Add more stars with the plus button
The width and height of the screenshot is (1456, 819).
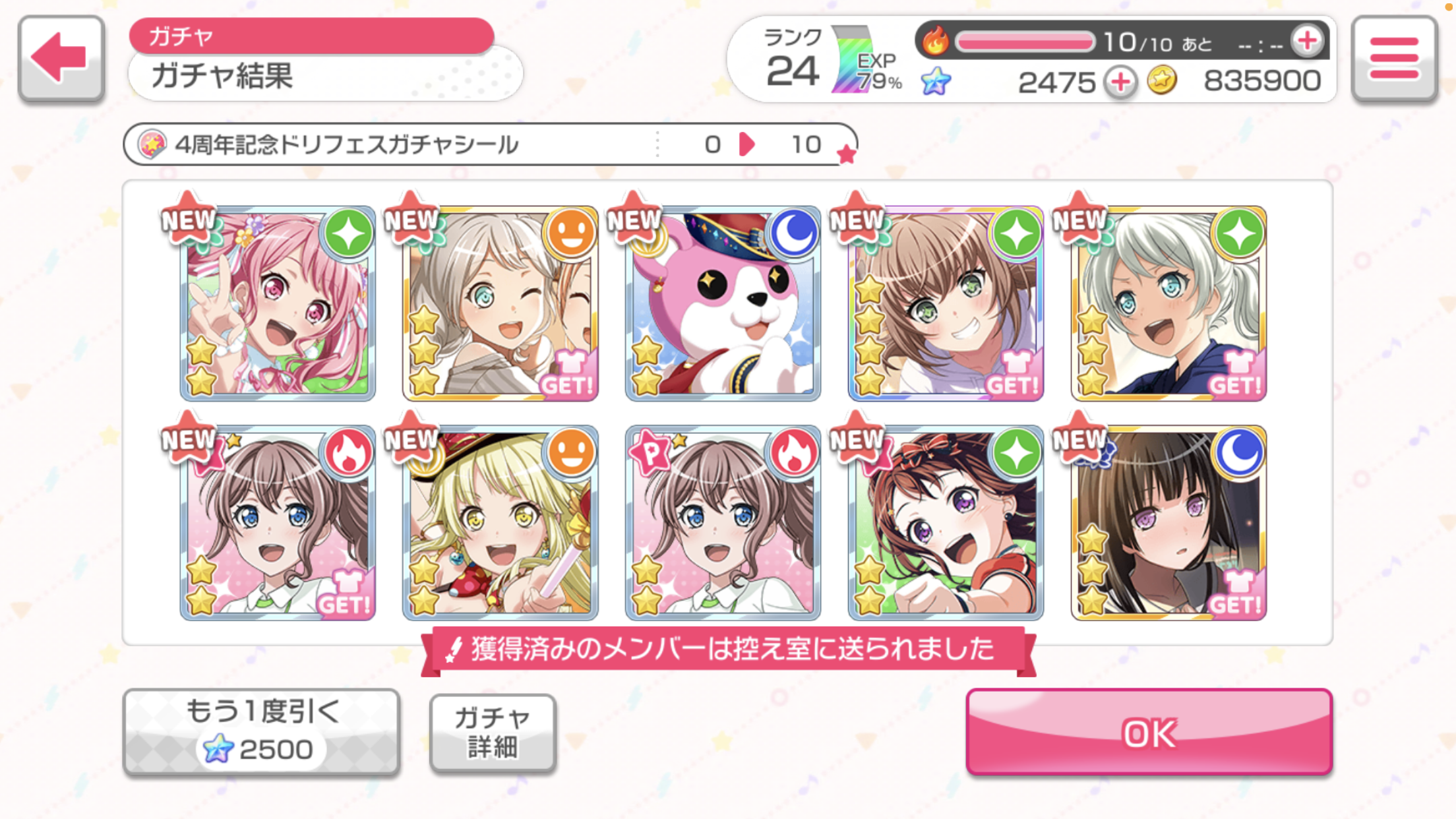[x=1121, y=82]
